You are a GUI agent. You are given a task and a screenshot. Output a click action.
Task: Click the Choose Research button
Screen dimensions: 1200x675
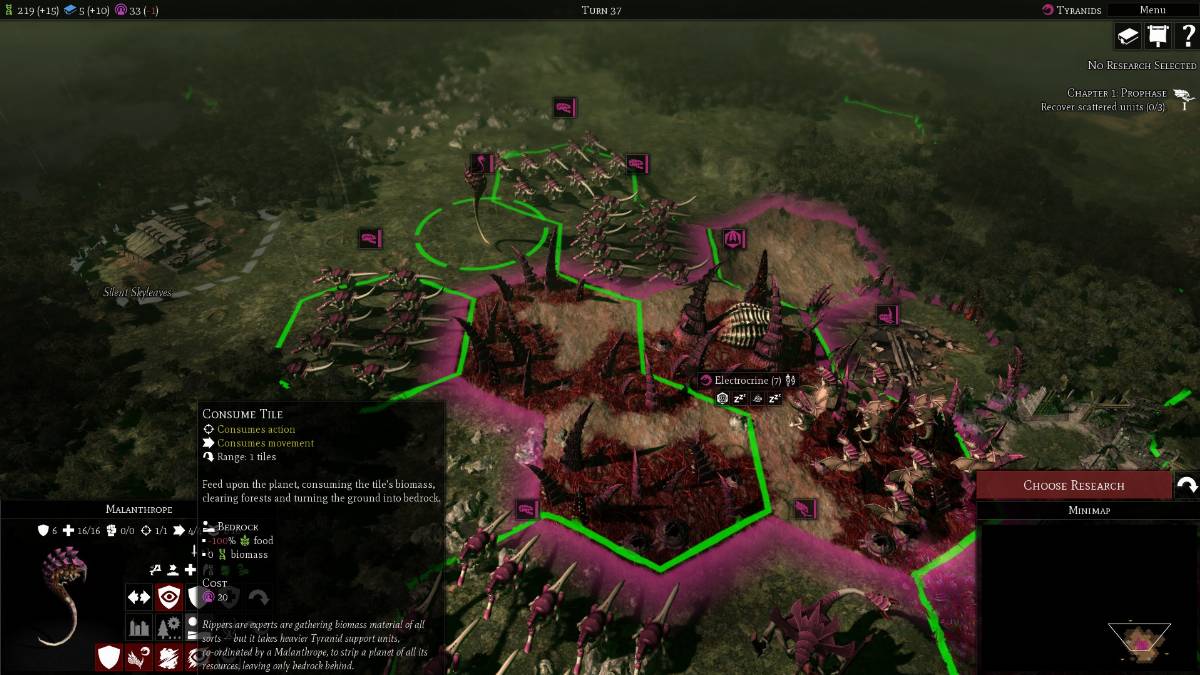[x=1073, y=485]
